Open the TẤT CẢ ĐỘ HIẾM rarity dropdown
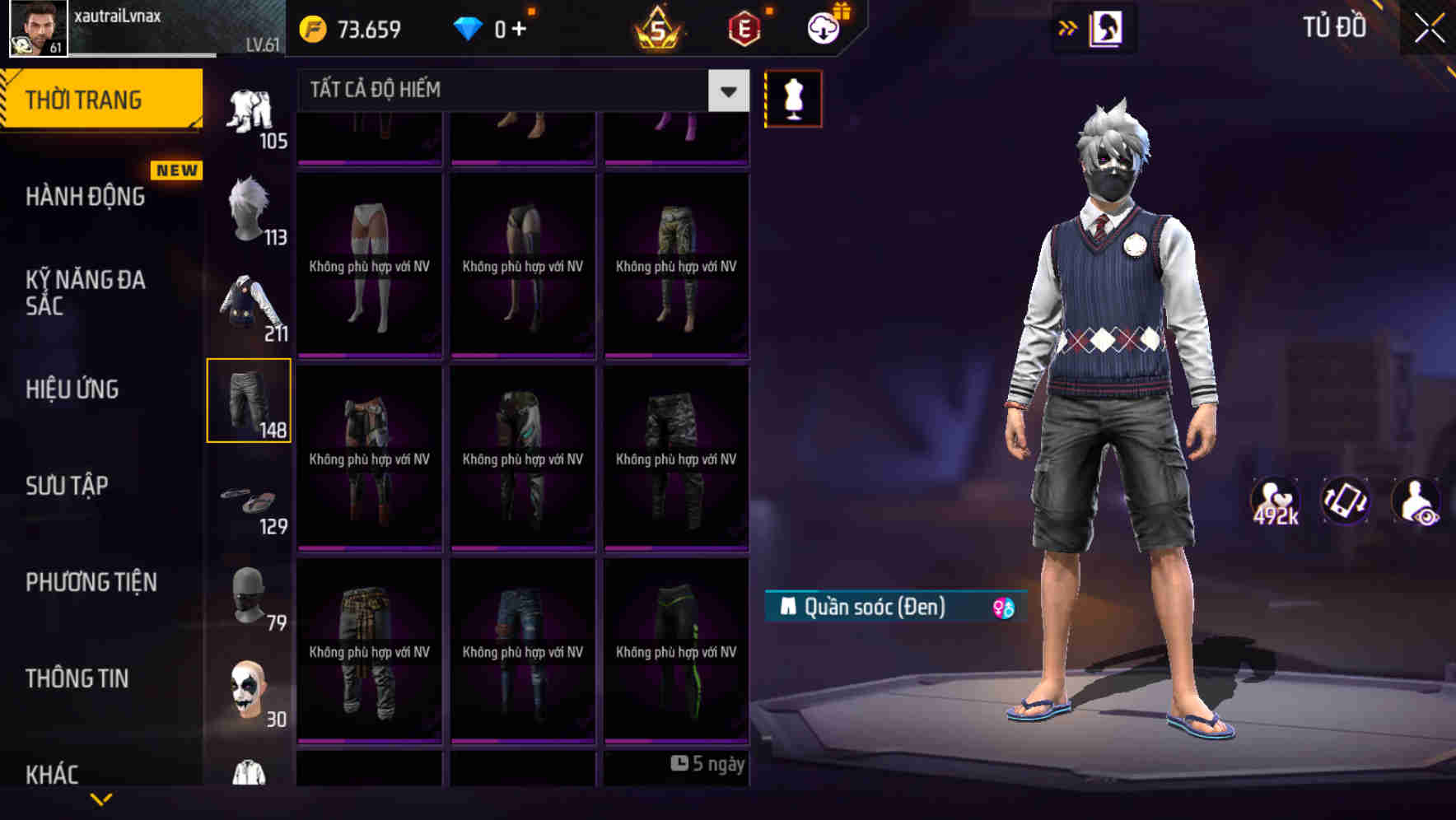The image size is (1456, 820). point(726,91)
